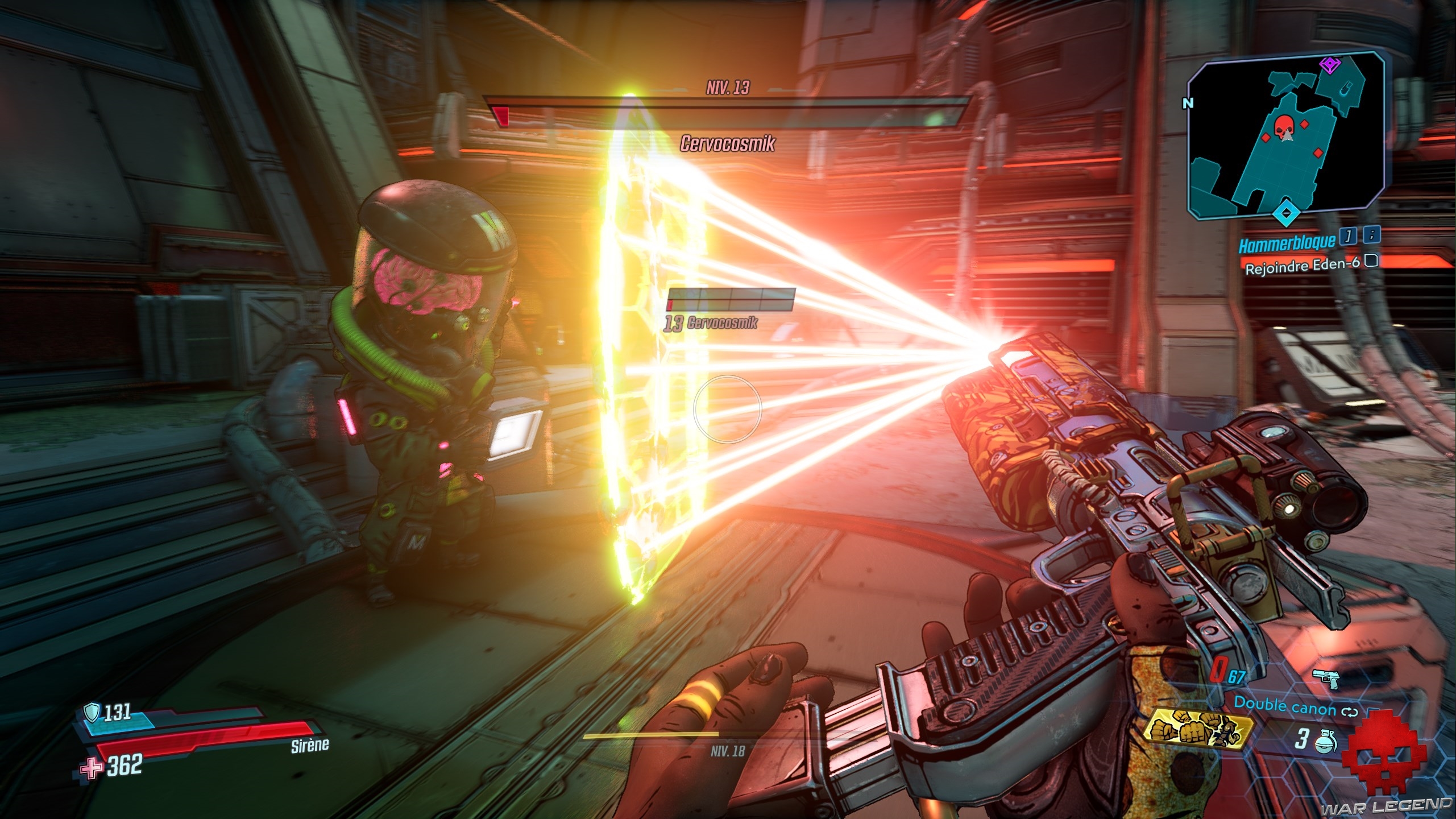Click the shield icon beside 131
Viewport: 1456px width, 819px height.
click(x=91, y=711)
